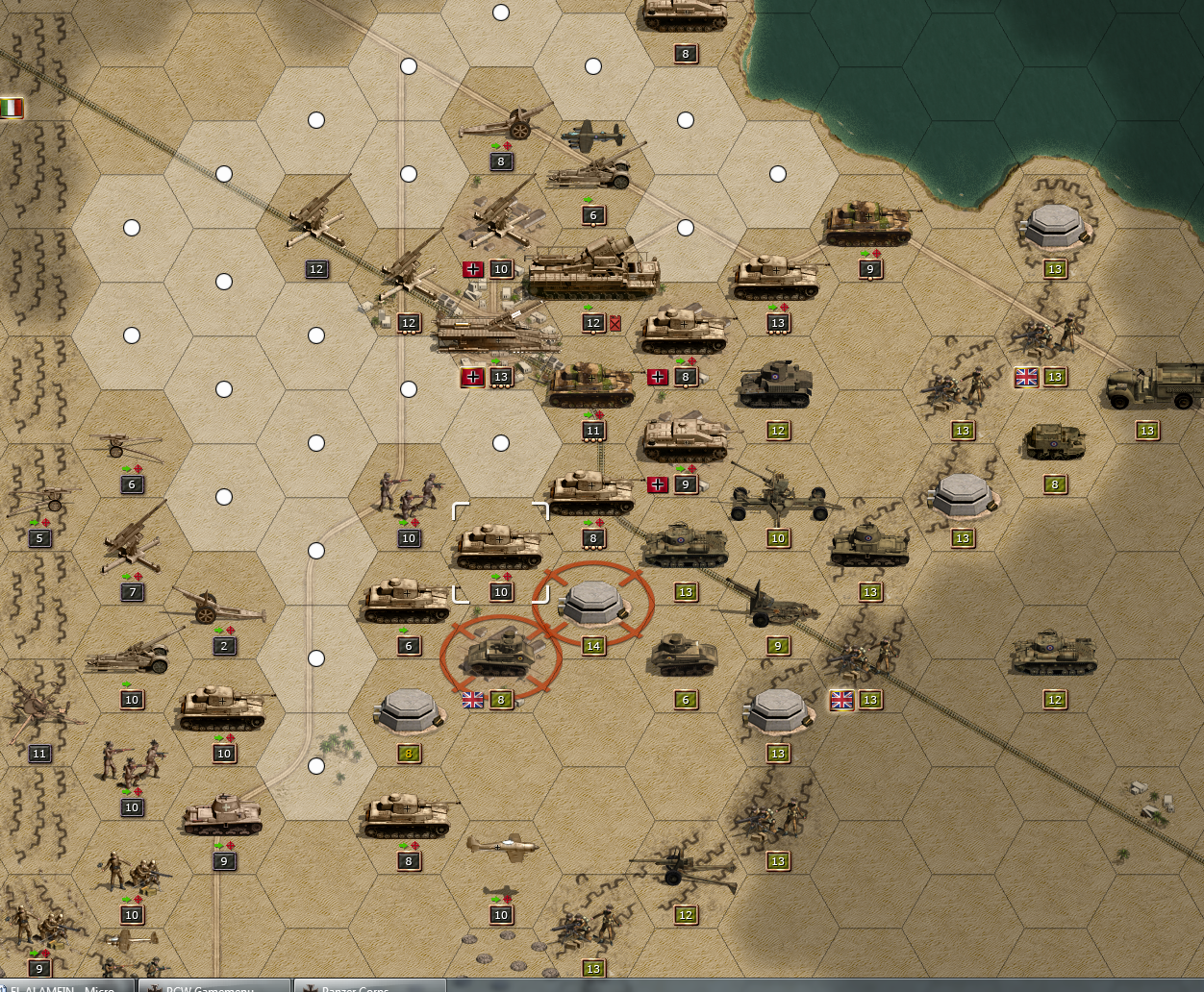The width and height of the screenshot is (1204, 992).
Task: Select the British field gun with strength 9
Action: (x=774, y=604)
